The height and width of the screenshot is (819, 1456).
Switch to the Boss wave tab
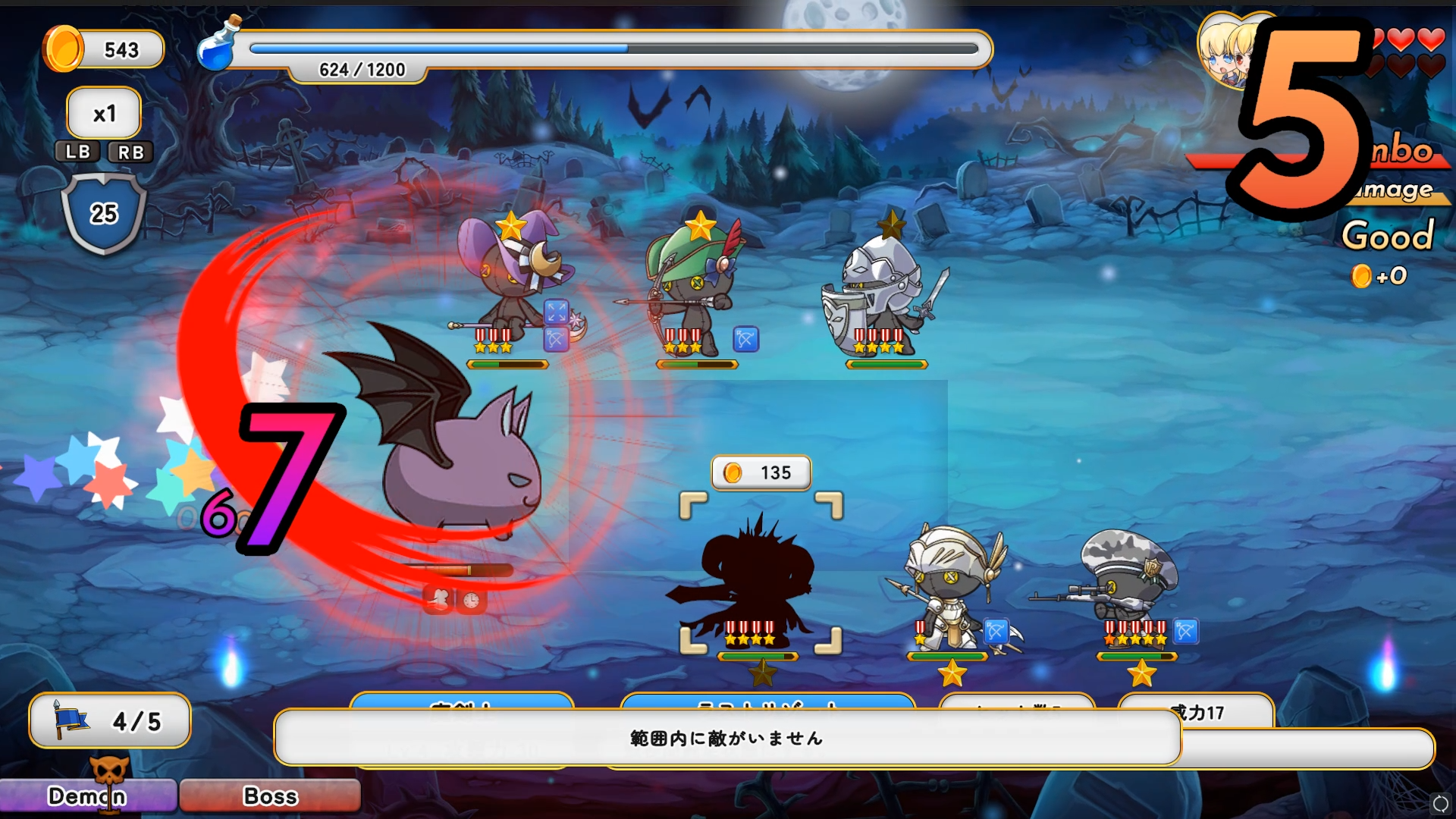[x=270, y=796]
